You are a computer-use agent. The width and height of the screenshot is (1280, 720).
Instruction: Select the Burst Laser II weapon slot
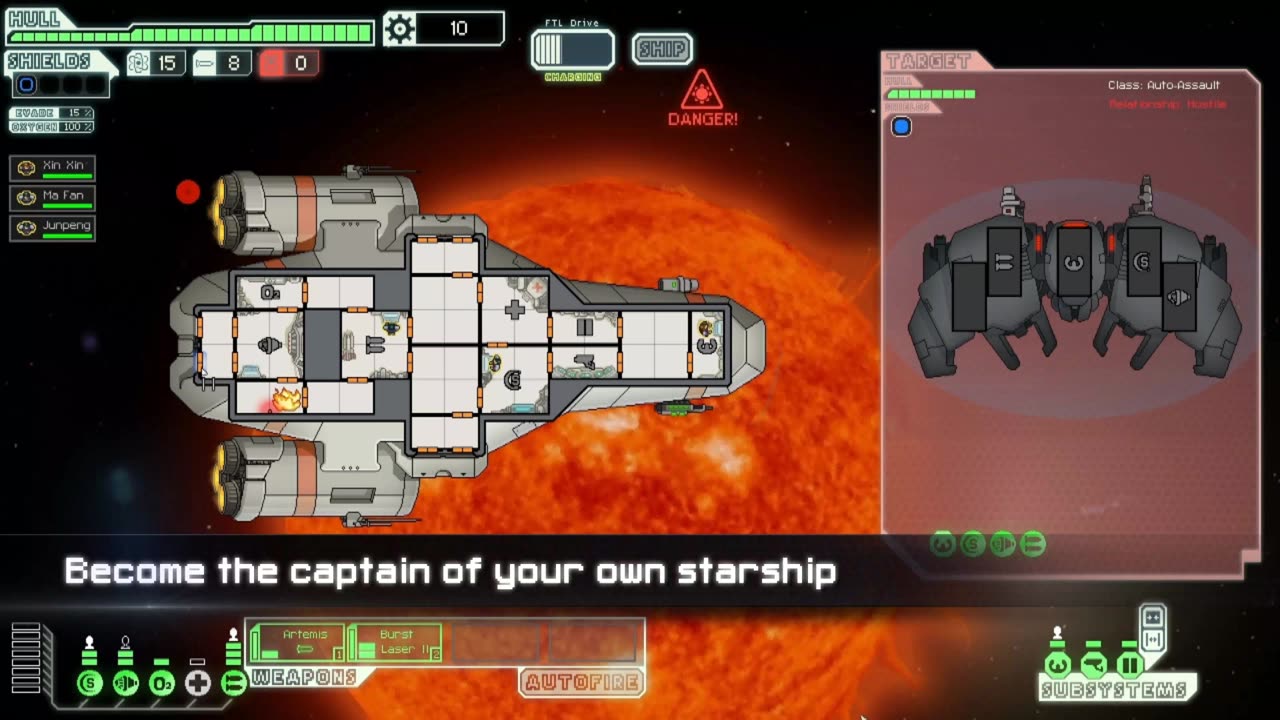(x=395, y=642)
